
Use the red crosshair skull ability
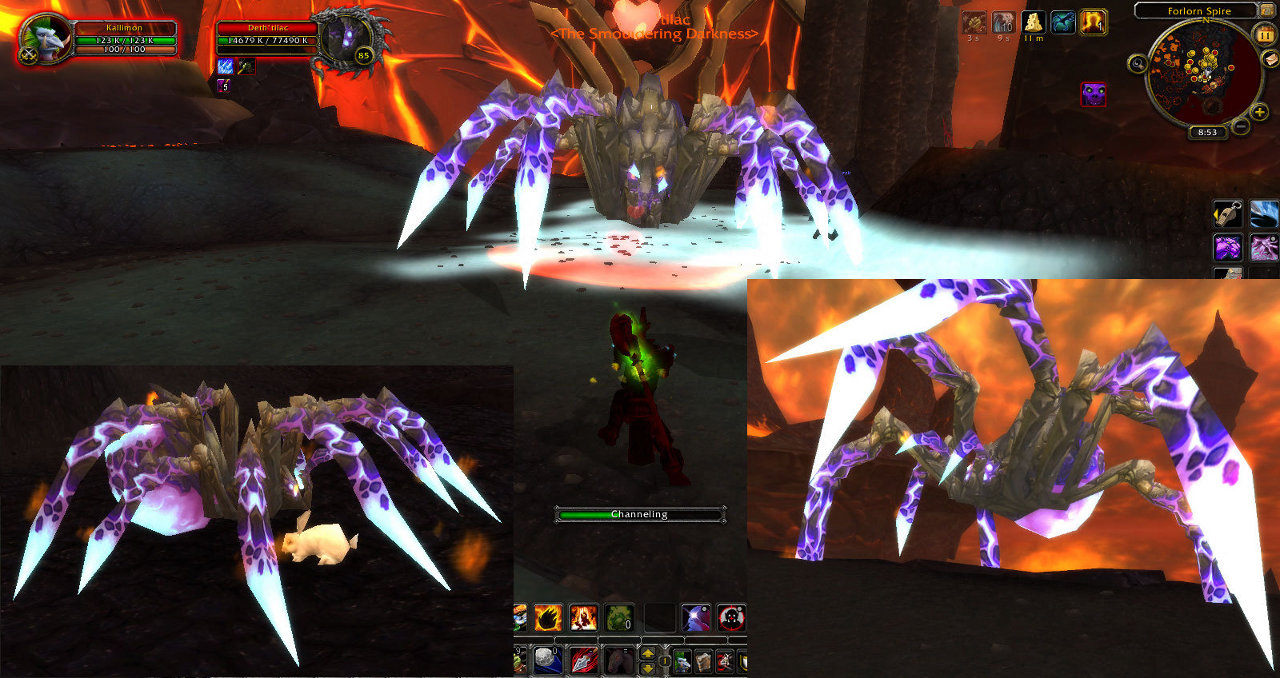[732, 618]
